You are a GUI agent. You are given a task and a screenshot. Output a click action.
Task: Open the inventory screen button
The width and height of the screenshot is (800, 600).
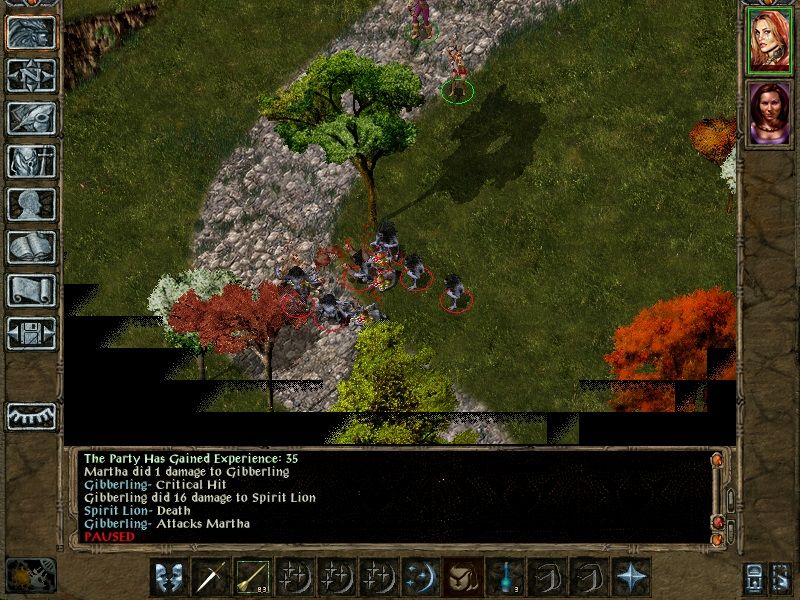click(31, 160)
